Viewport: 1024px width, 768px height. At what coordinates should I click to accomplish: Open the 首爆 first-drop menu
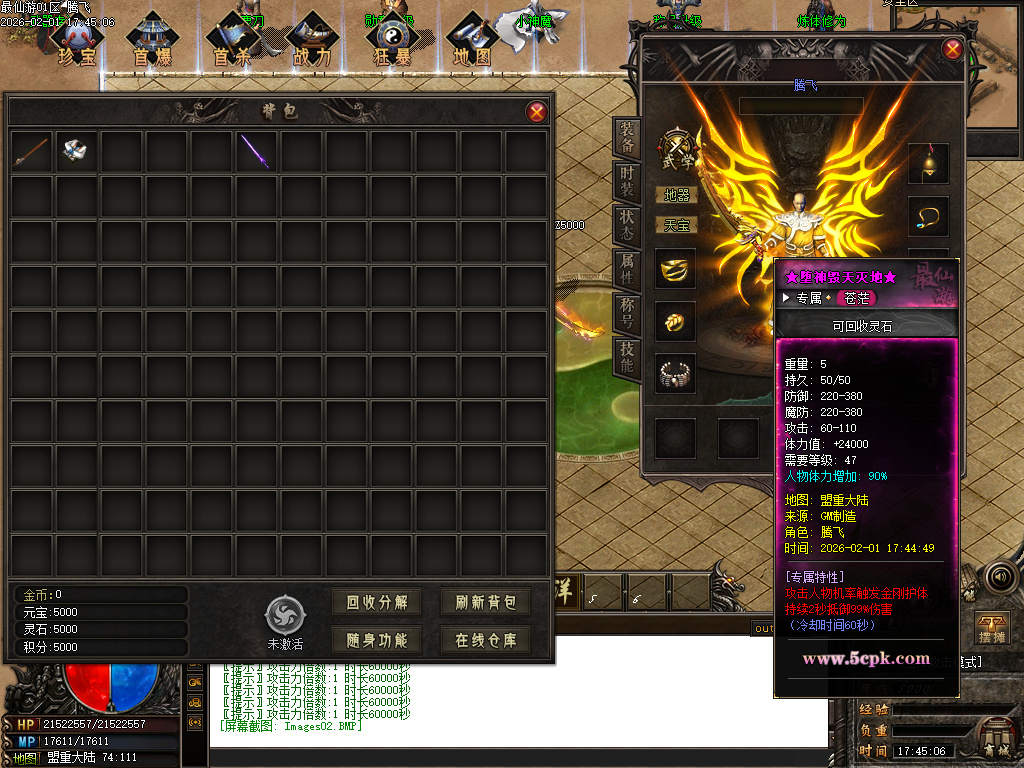click(x=152, y=42)
